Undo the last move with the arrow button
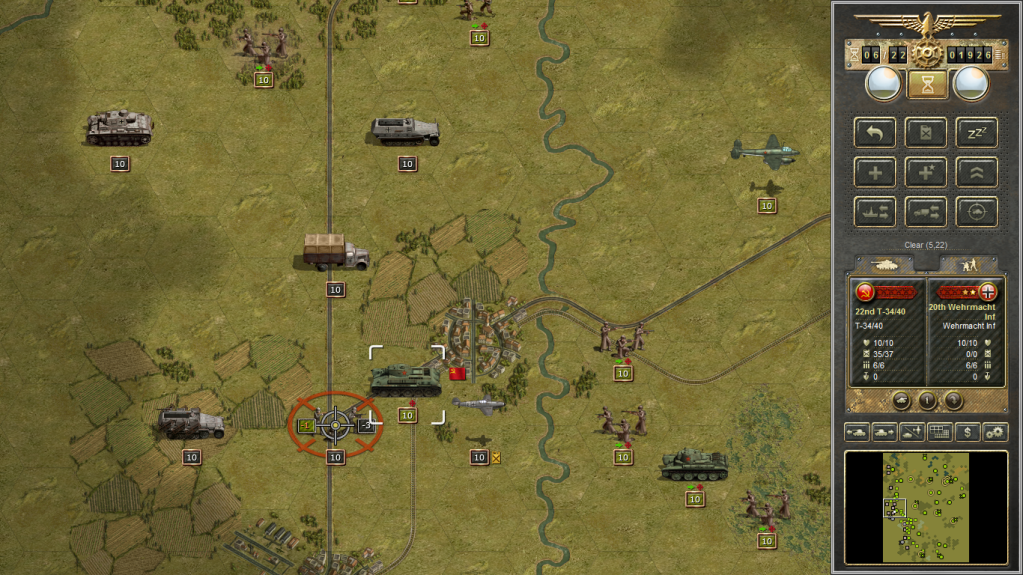The image size is (1023, 575). tap(875, 132)
